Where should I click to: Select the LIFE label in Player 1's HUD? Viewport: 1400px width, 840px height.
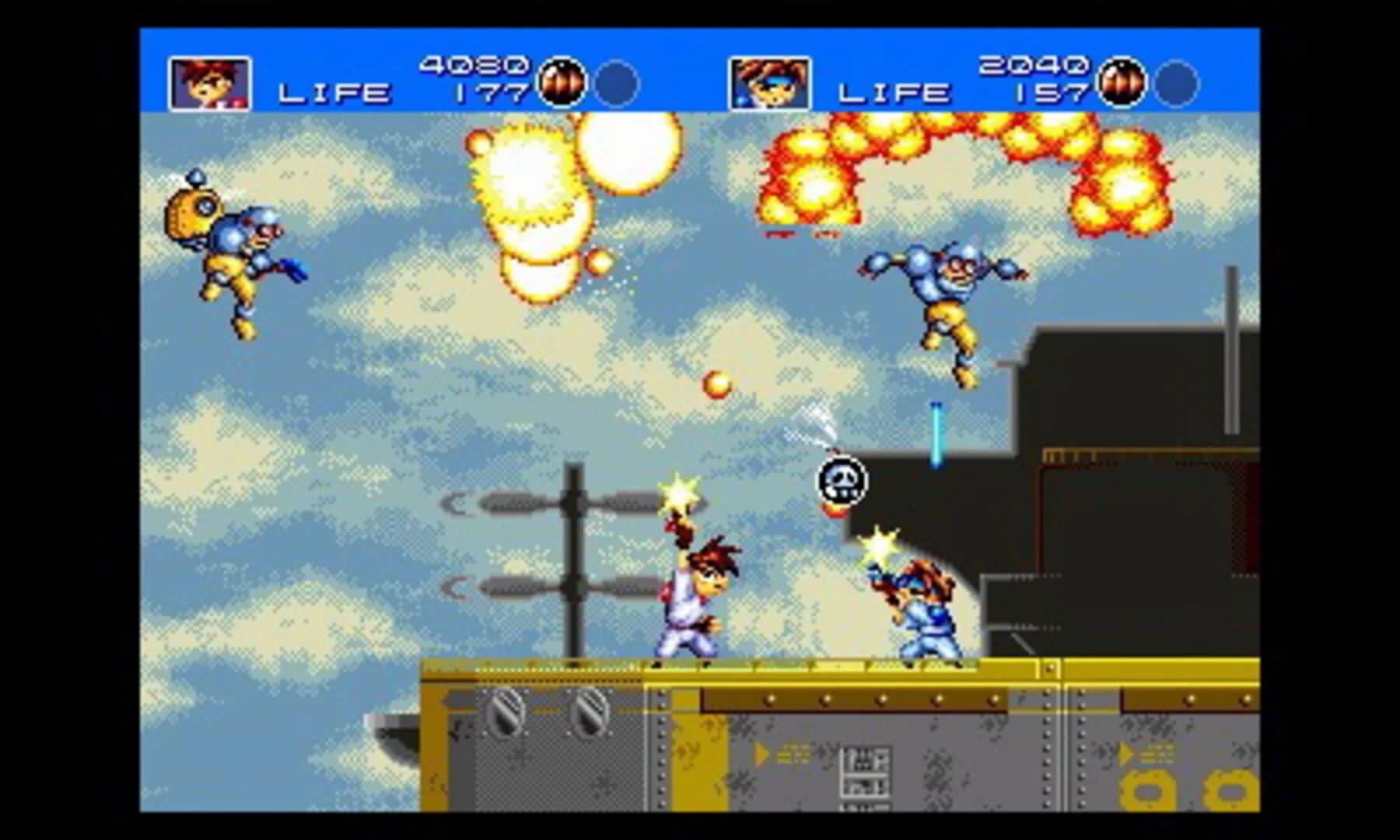[333, 93]
